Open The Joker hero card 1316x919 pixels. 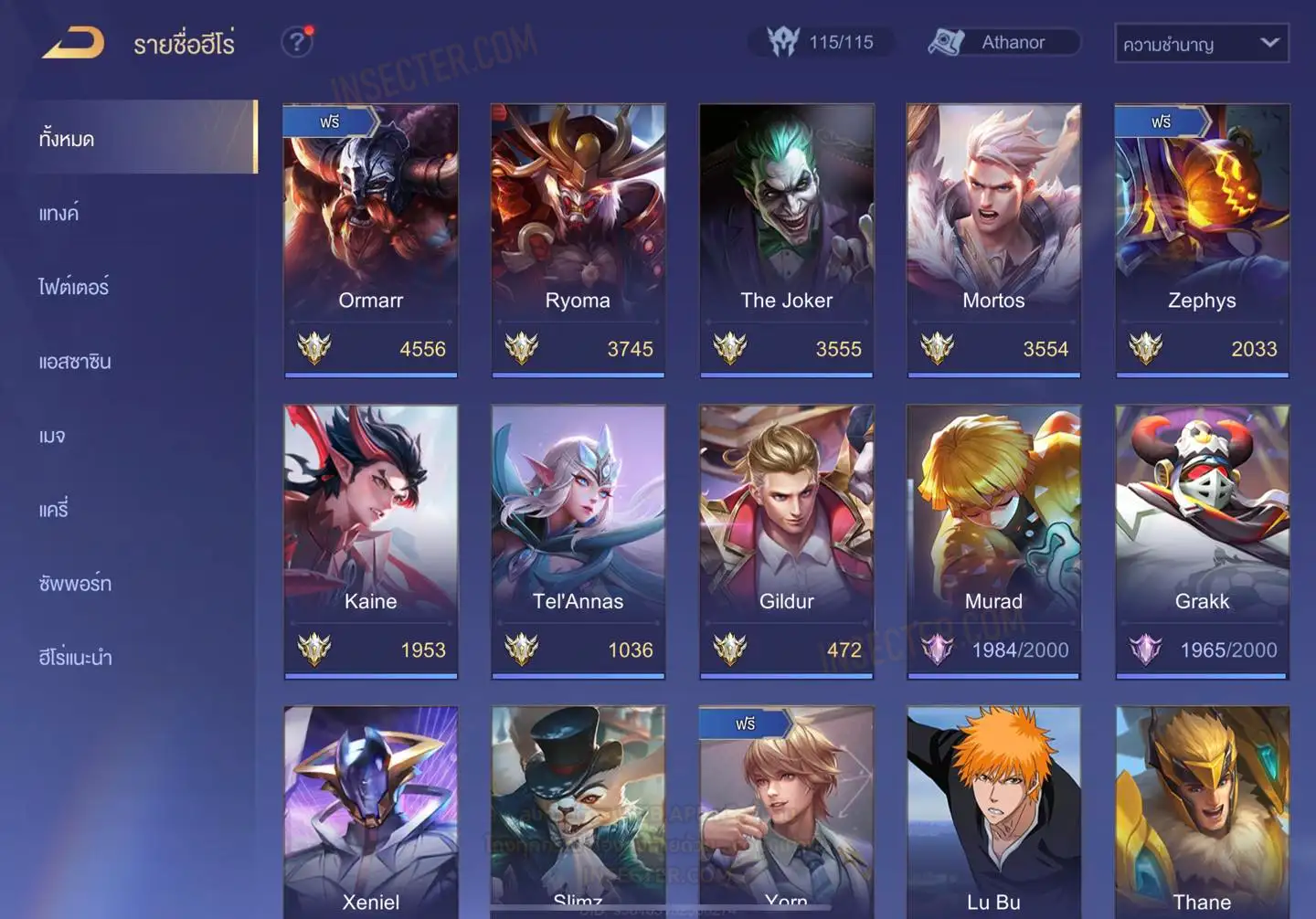click(x=786, y=239)
